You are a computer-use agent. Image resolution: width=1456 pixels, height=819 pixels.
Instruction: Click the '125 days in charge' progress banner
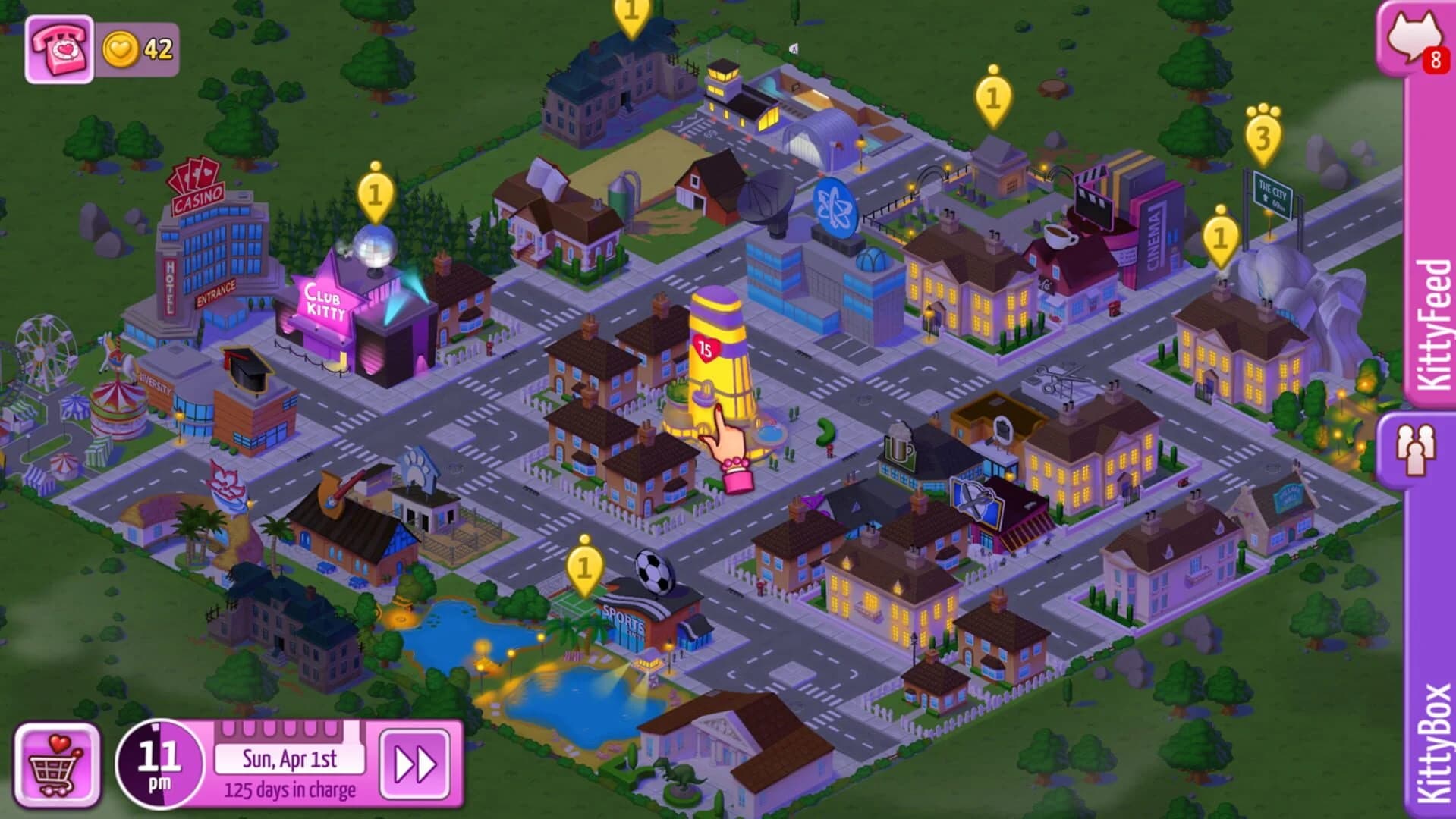tap(291, 790)
